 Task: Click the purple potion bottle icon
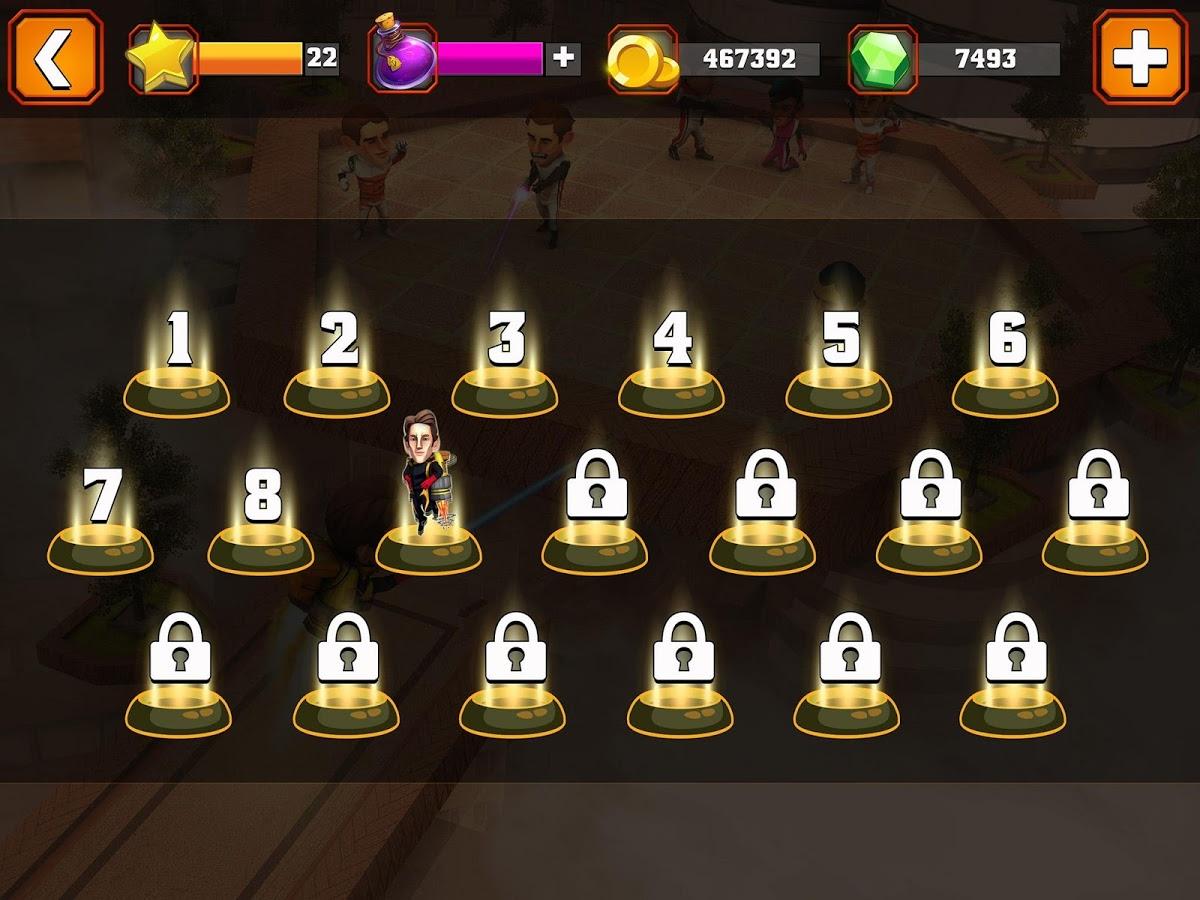(403, 58)
